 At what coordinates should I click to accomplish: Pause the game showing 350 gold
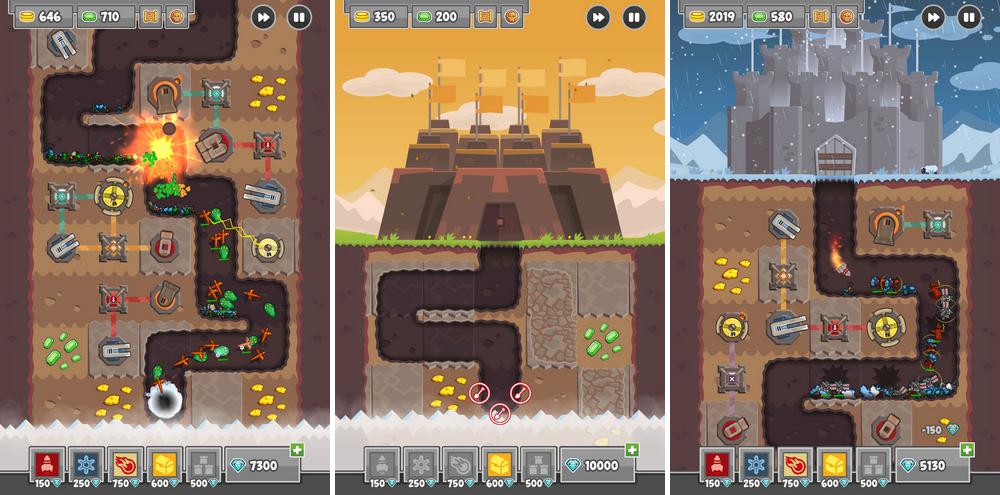point(634,16)
